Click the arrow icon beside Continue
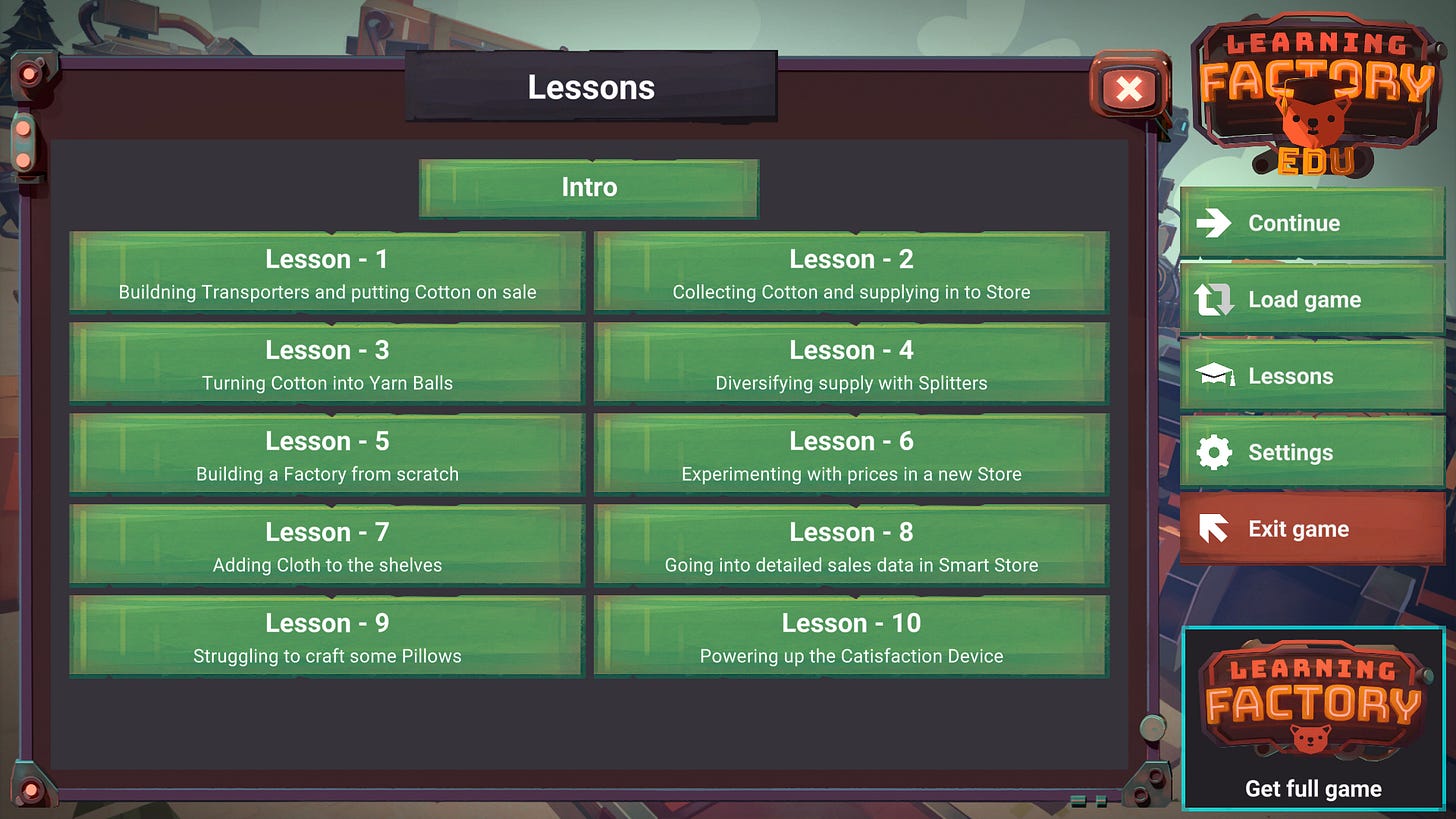The width and height of the screenshot is (1456, 819). (1213, 223)
